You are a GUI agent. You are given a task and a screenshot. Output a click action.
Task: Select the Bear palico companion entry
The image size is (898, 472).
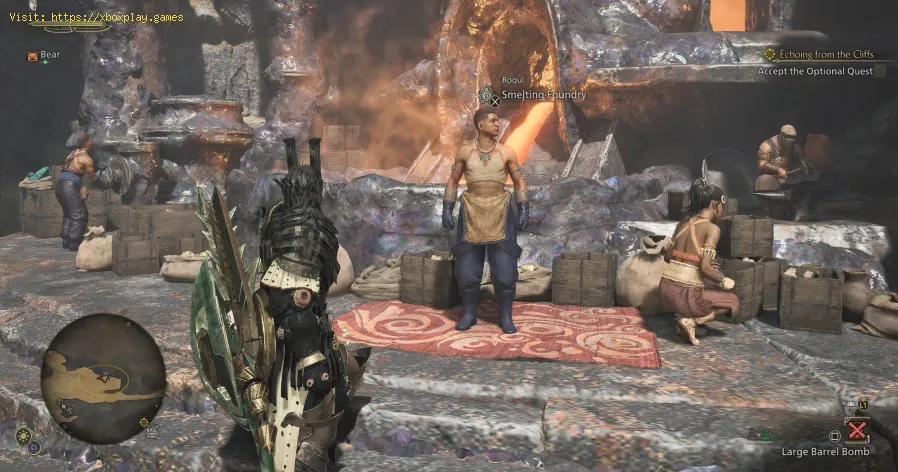coord(44,56)
